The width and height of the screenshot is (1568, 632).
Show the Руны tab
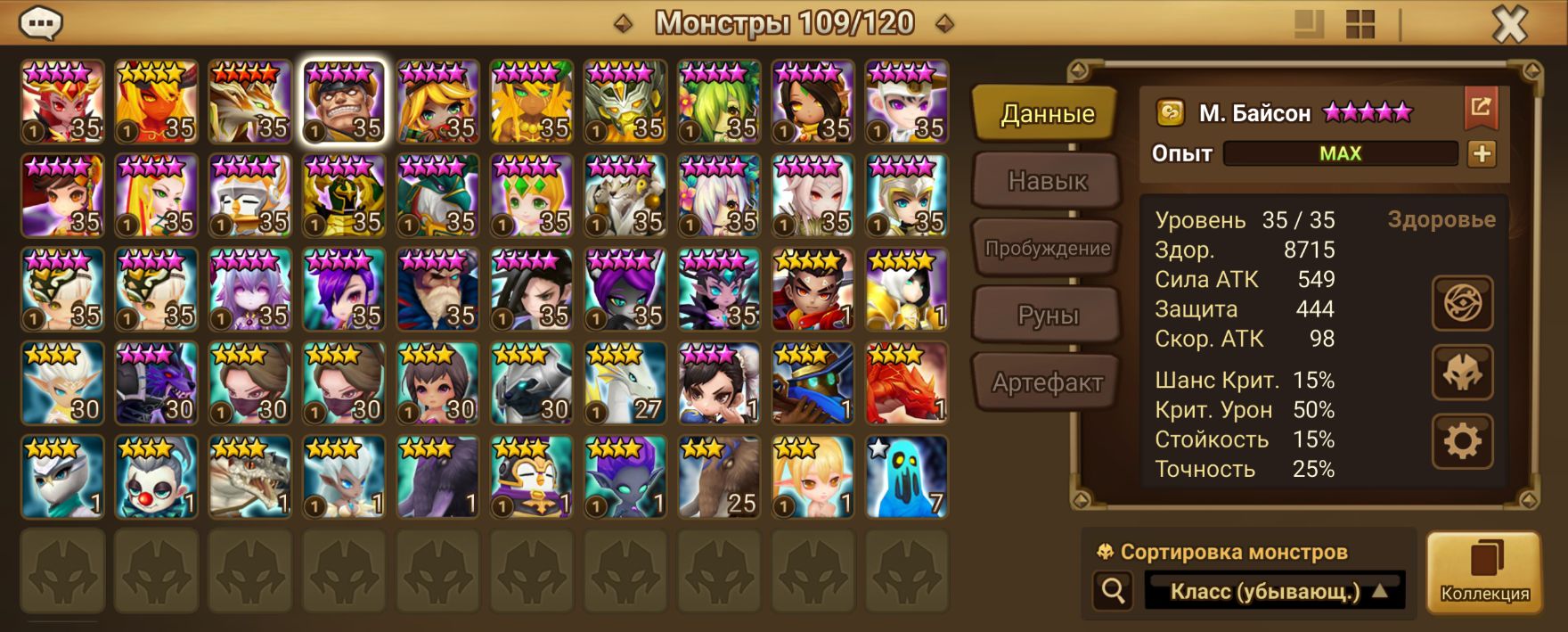click(x=1047, y=316)
